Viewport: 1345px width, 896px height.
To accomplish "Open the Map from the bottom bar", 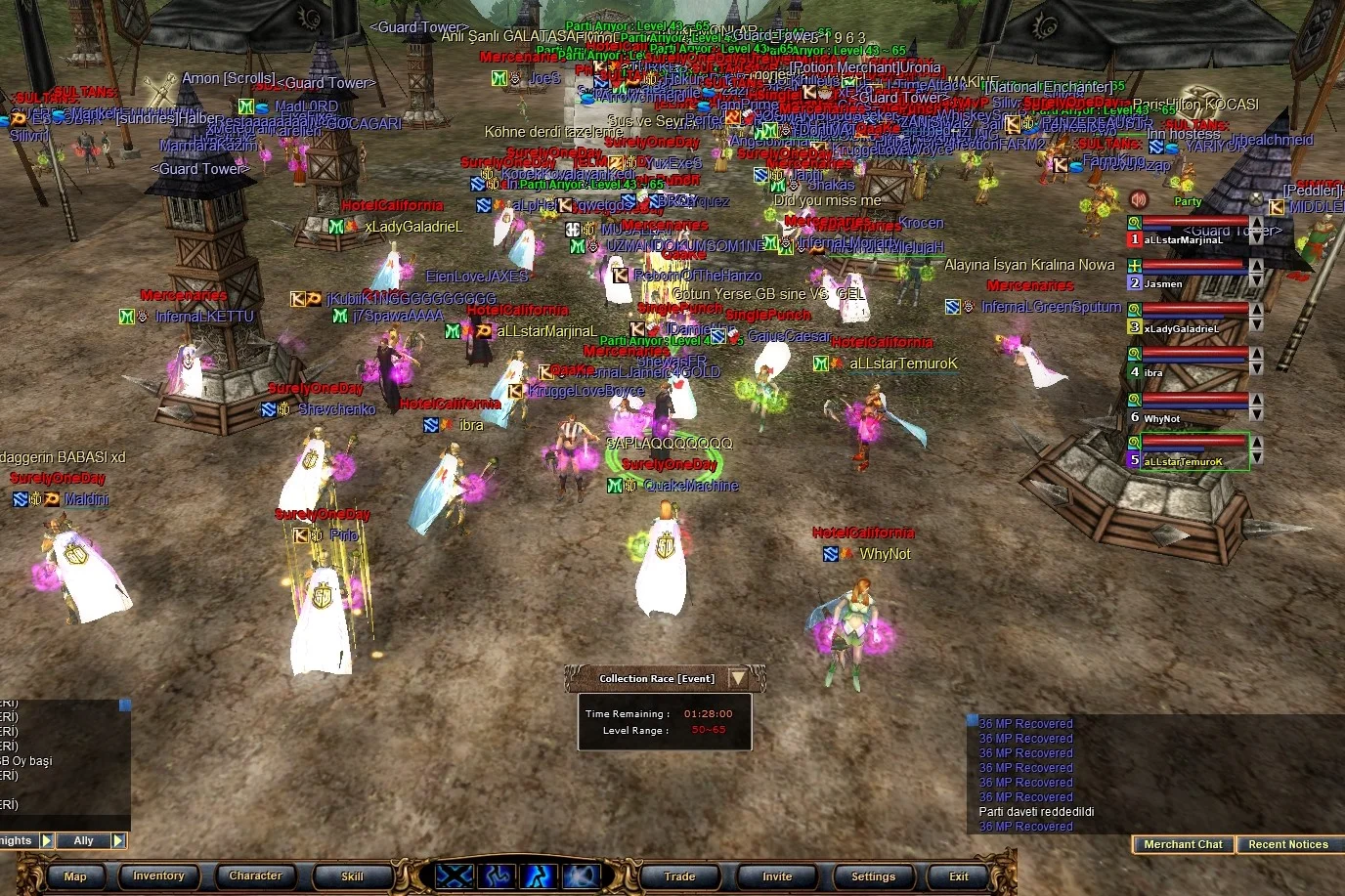I will (75, 876).
